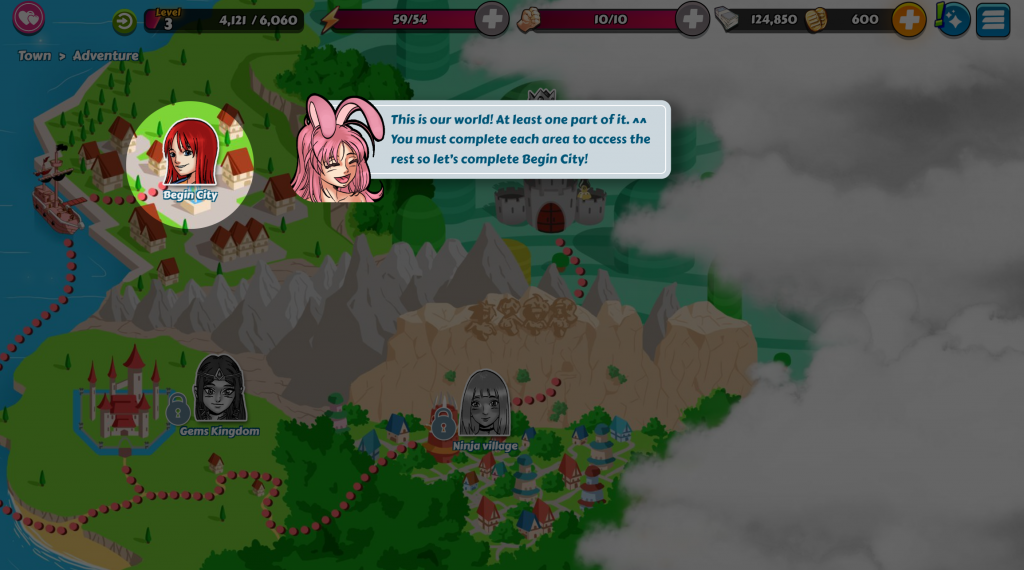Add energy using the plus button
Screen dimensions: 1024x570
tap(491, 19)
